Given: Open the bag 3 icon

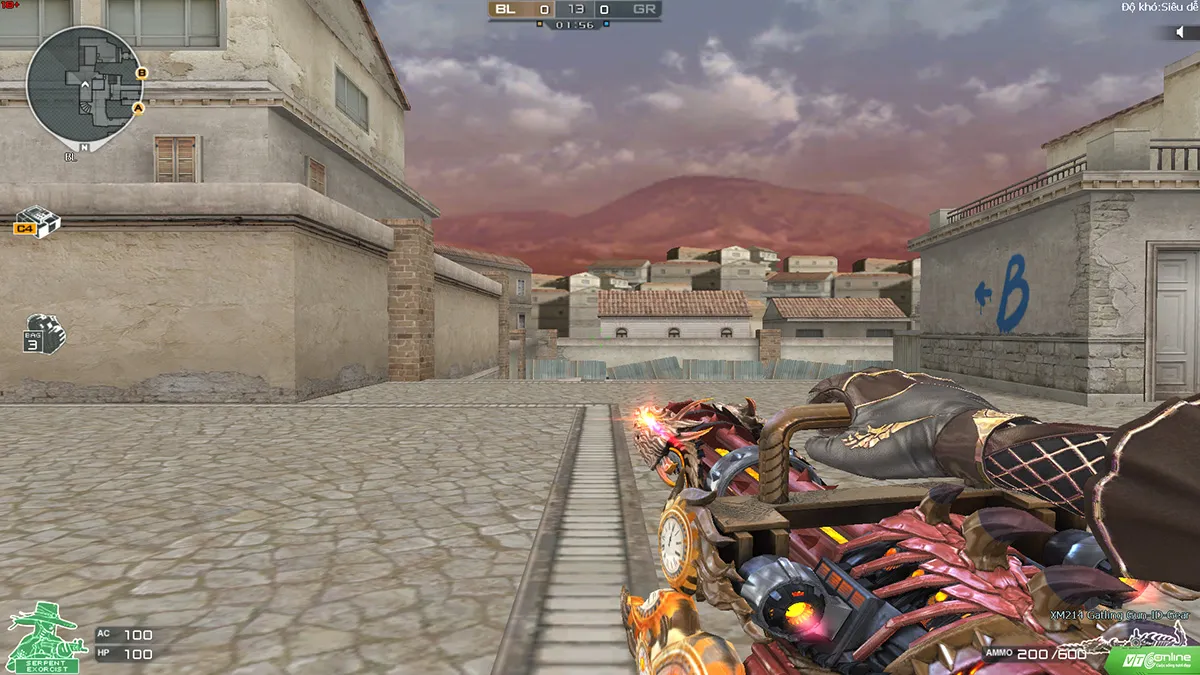Looking at the screenshot, I should 44,333.
